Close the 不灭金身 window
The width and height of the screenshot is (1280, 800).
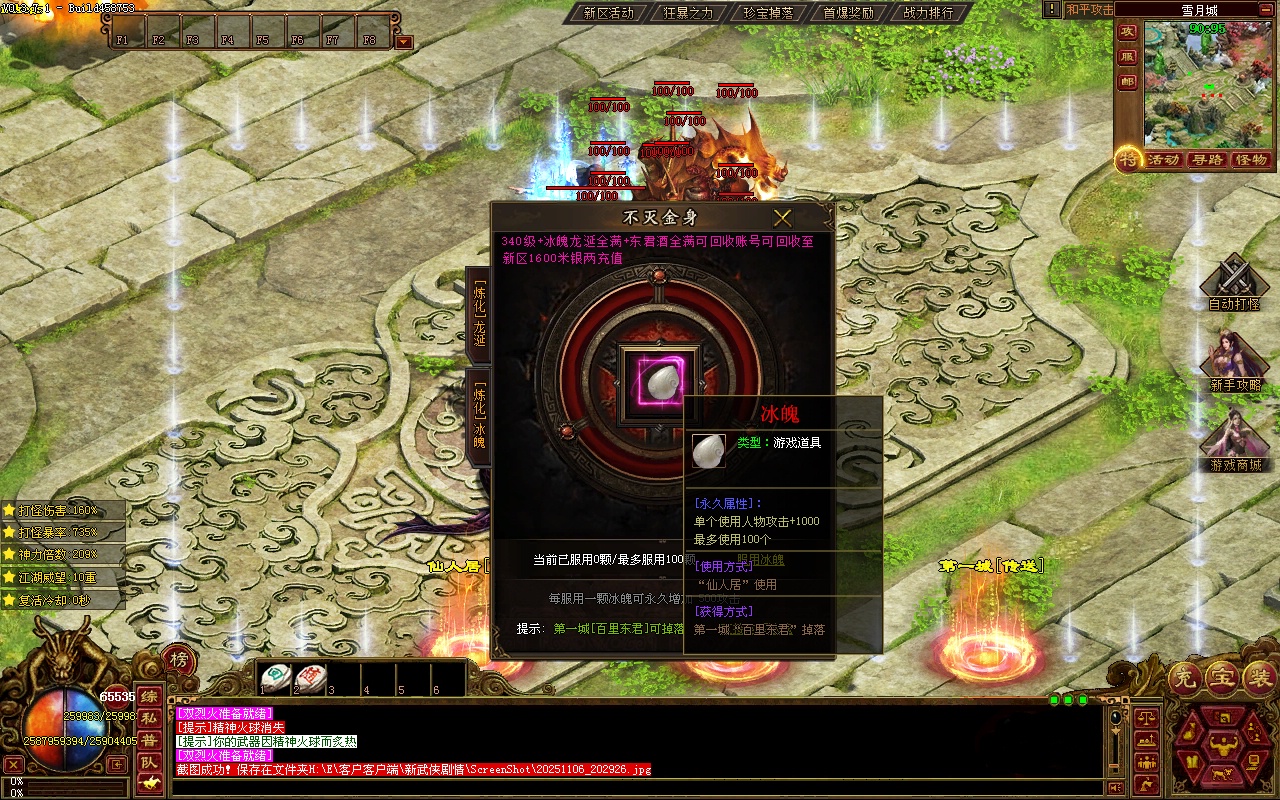782,218
